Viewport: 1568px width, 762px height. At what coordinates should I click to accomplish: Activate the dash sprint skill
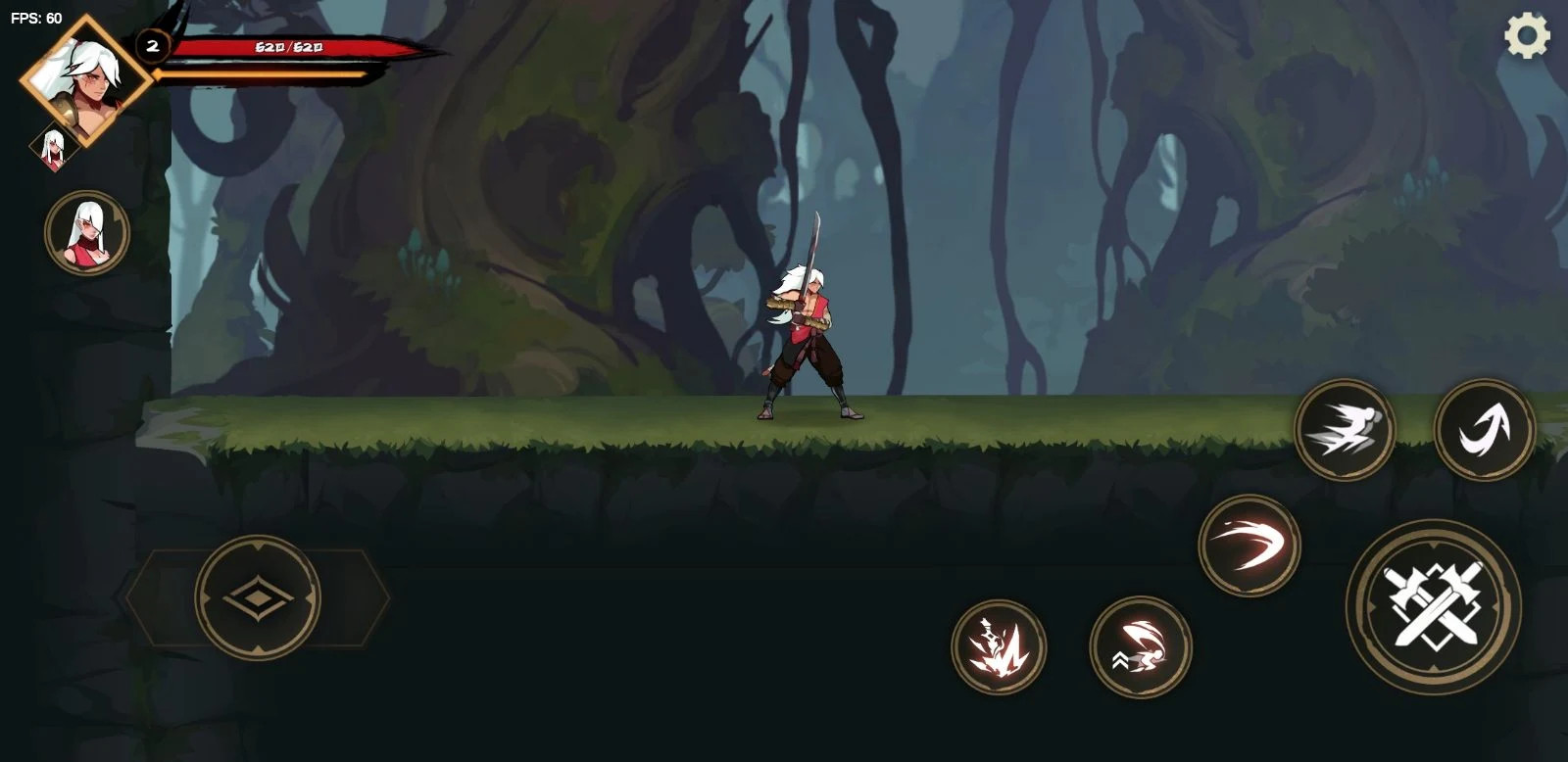click(1345, 429)
